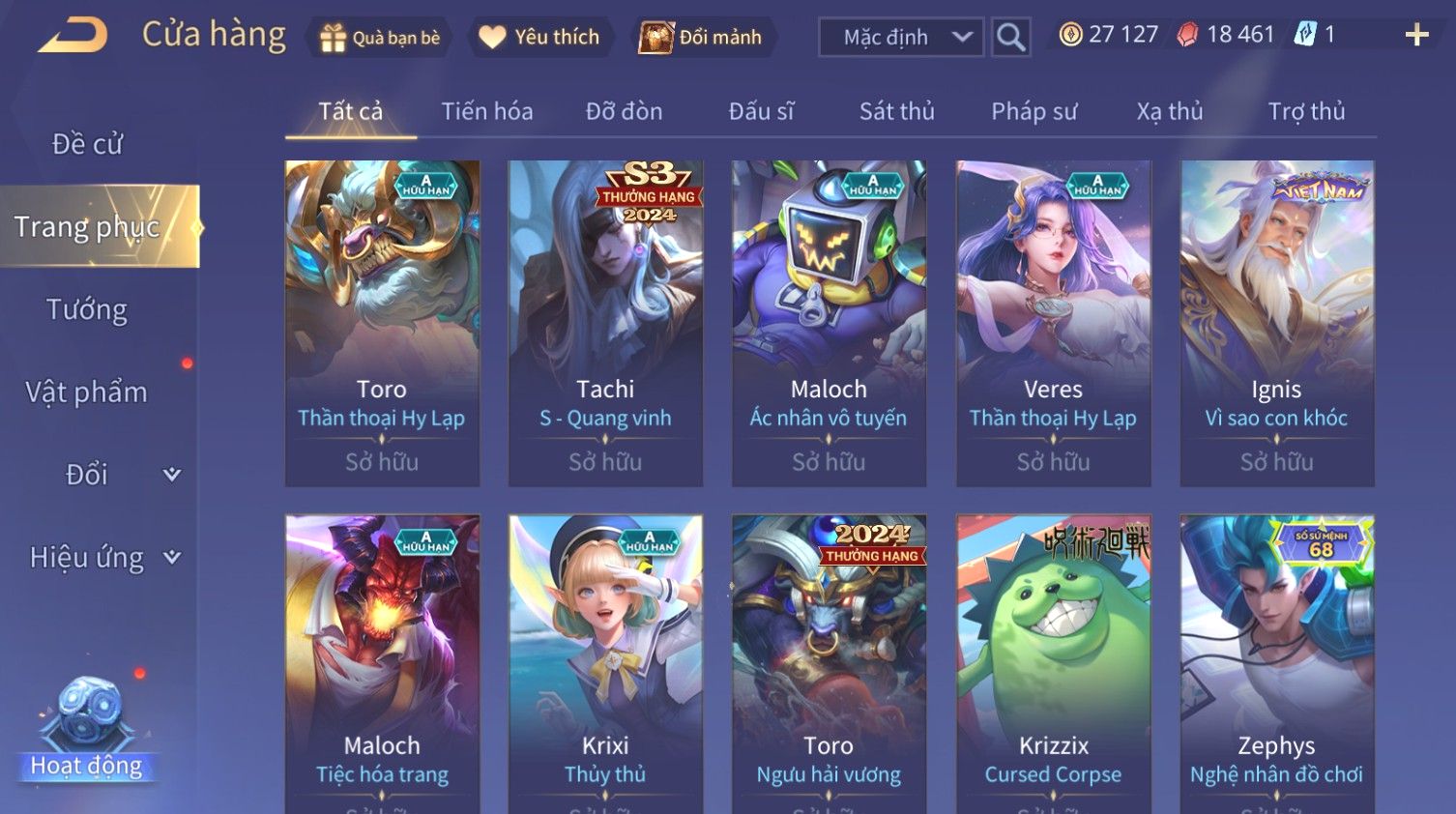Go to the Vật phẩm items section
Viewport: 1456px width, 814px height.
pos(87,392)
